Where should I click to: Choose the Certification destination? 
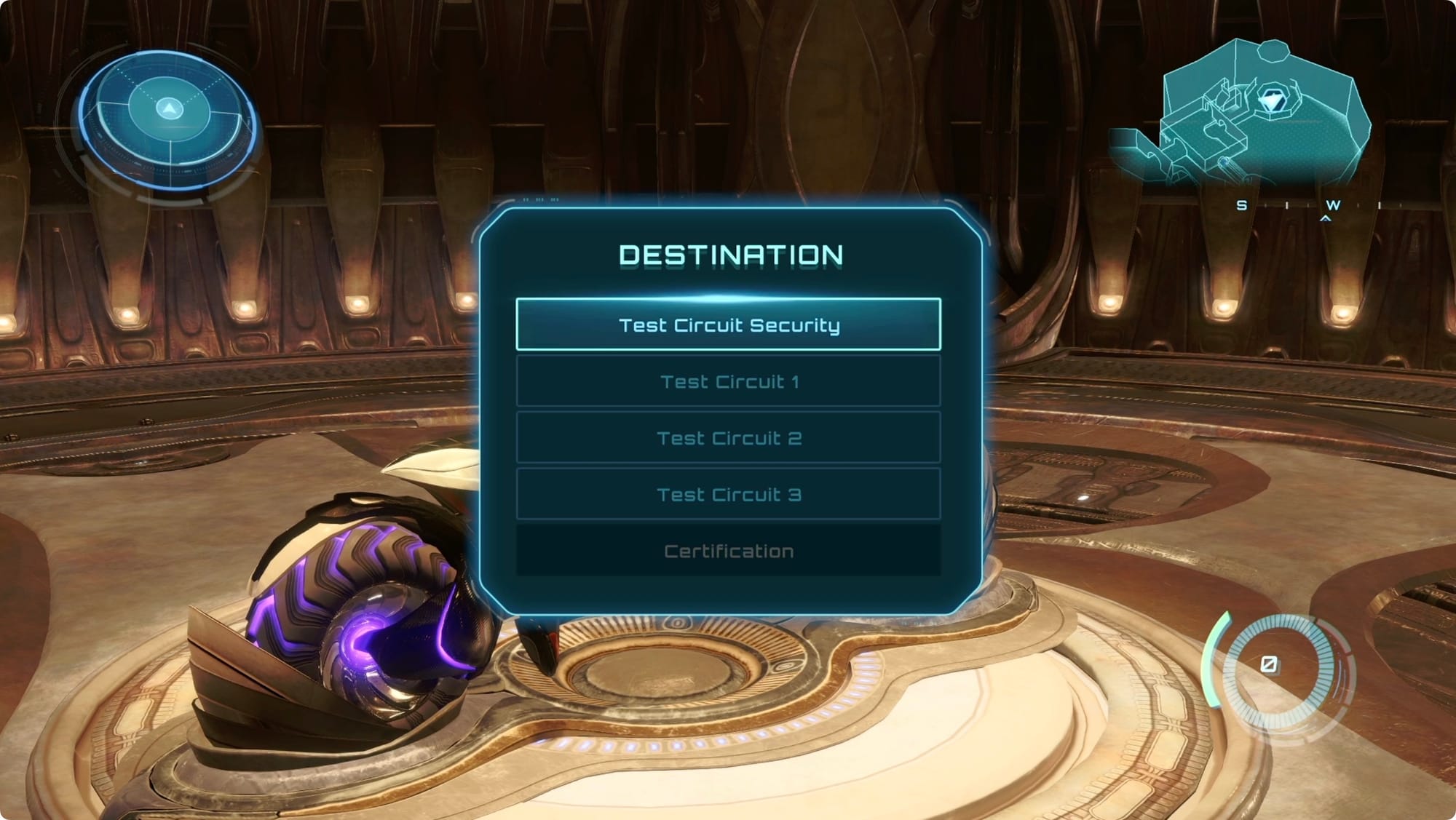tap(728, 551)
